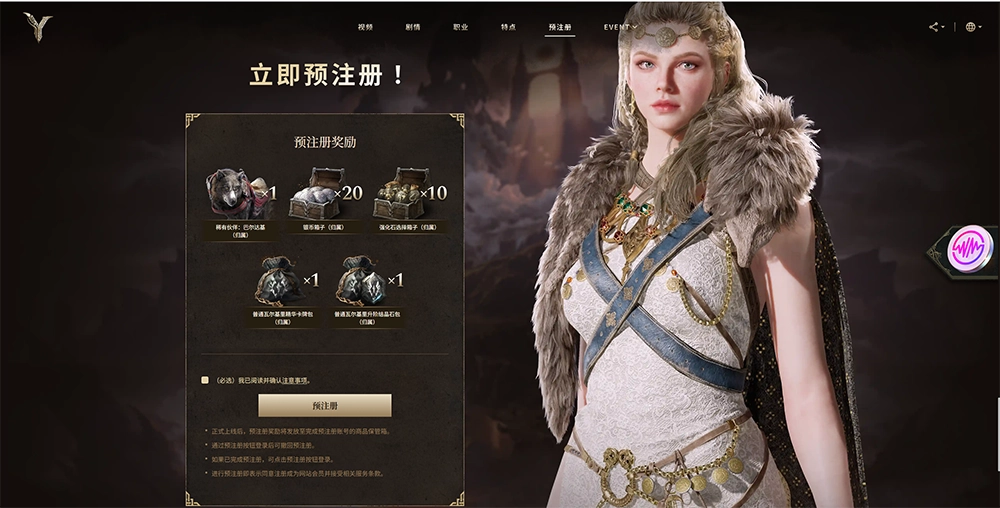Open the pink waveform side widget

coord(966,248)
